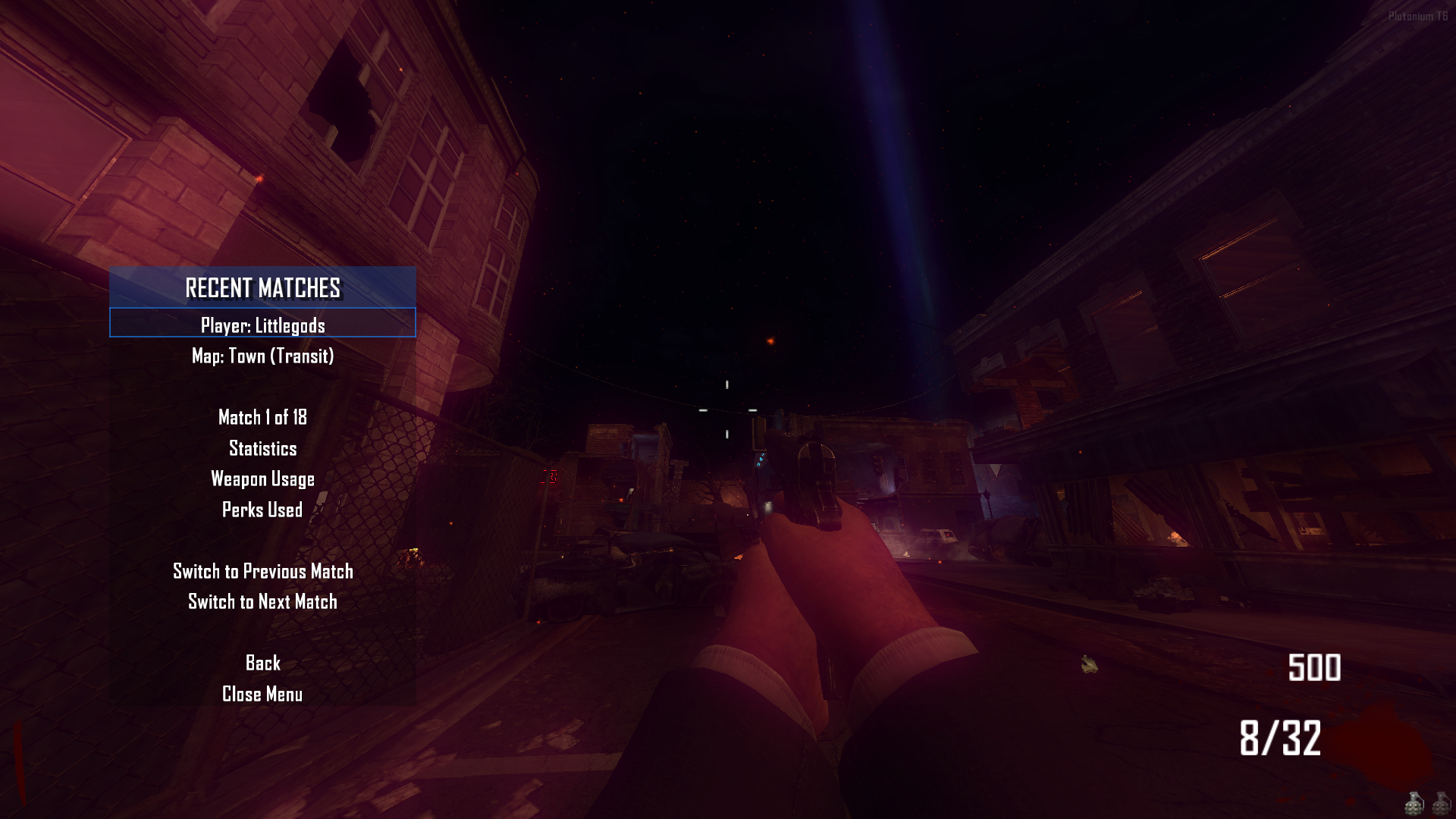Click Close Menu
The image size is (1456, 819).
pos(262,693)
